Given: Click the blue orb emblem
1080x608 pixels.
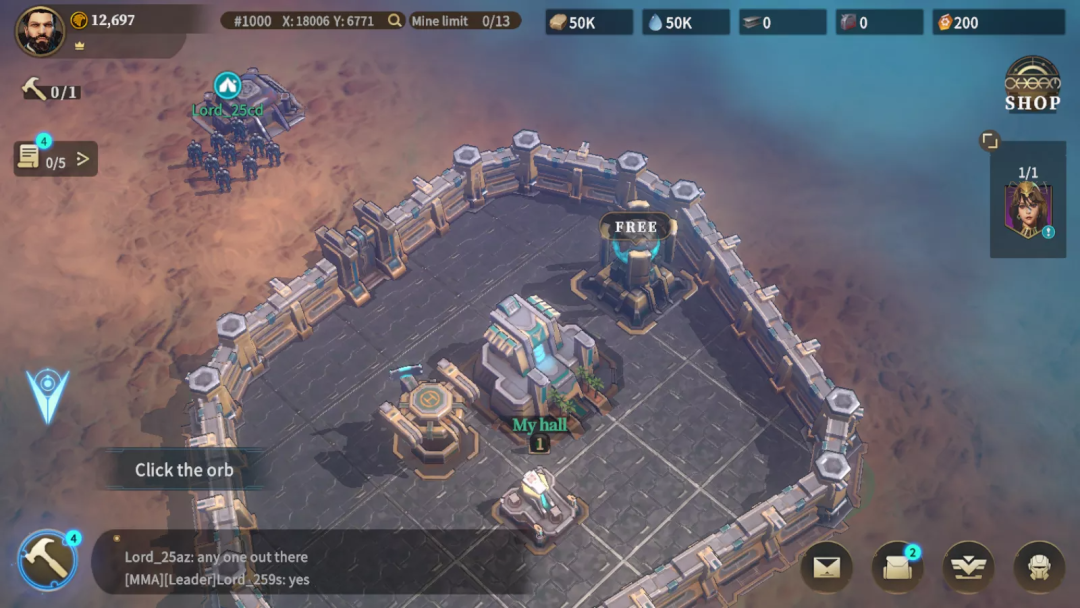Looking at the screenshot, I should [47, 395].
